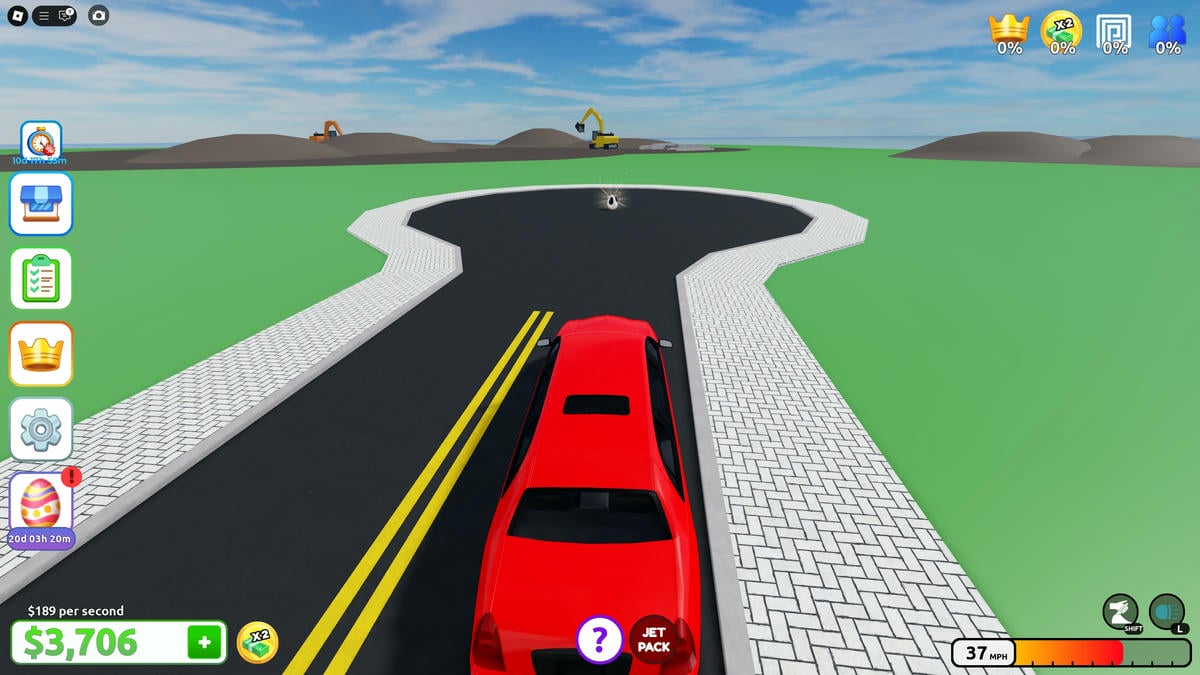
Task: Open the hamburger menu in top bar
Action: click(44, 15)
